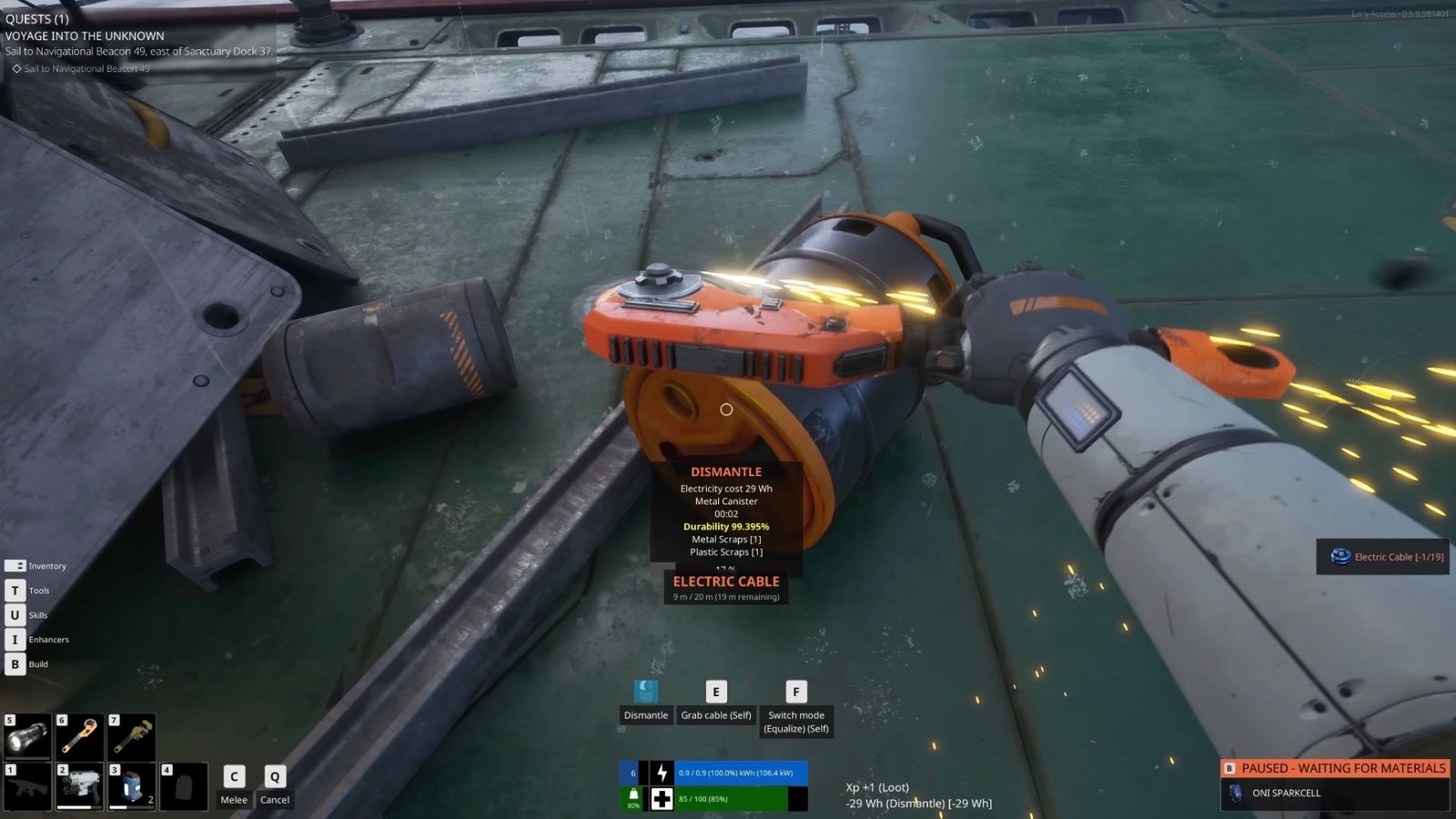
Task: Collapse the Voyage Into The Unknown quest tracker
Action: (84, 35)
